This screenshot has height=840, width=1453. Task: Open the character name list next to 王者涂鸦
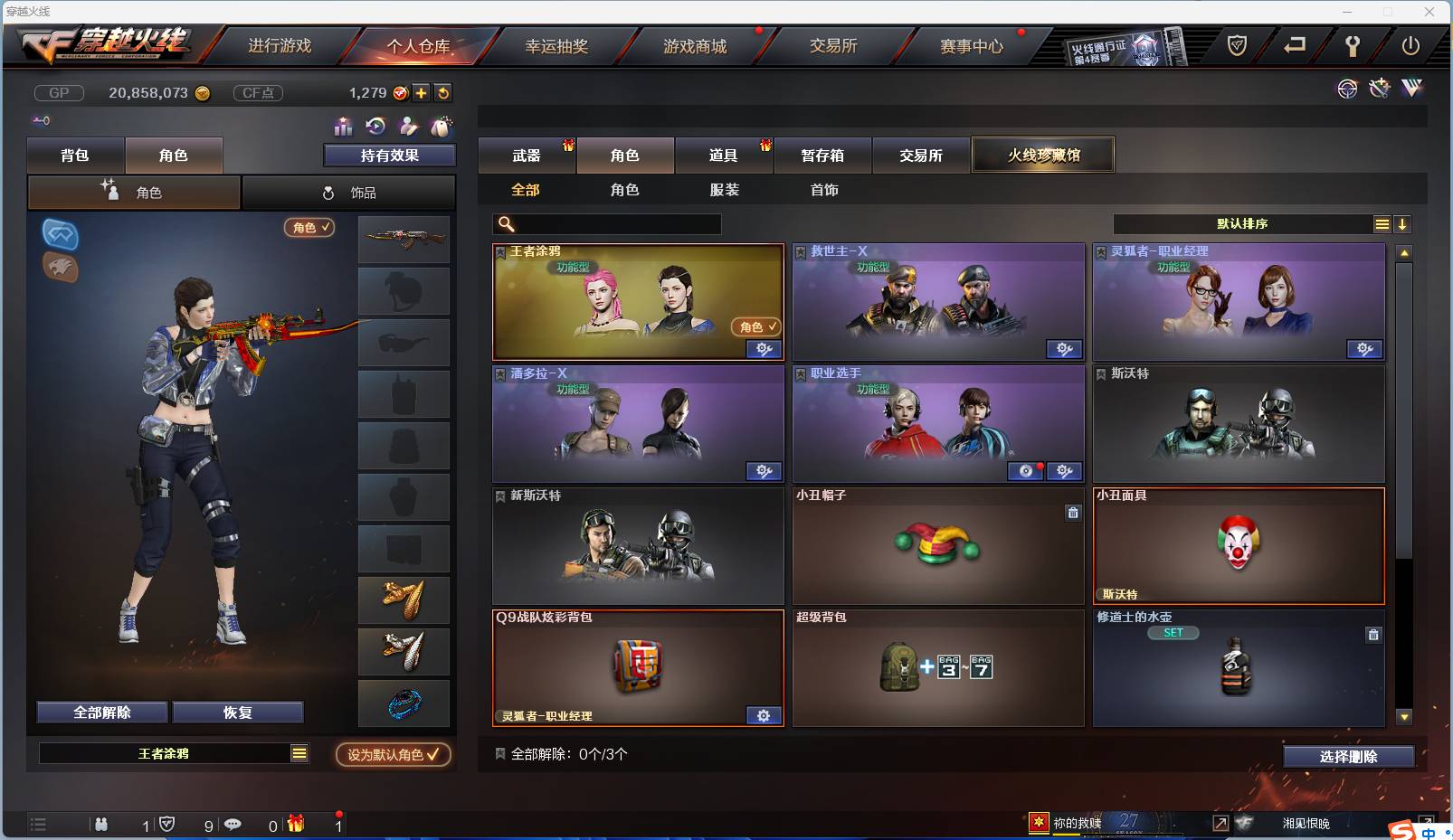pos(299,752)
